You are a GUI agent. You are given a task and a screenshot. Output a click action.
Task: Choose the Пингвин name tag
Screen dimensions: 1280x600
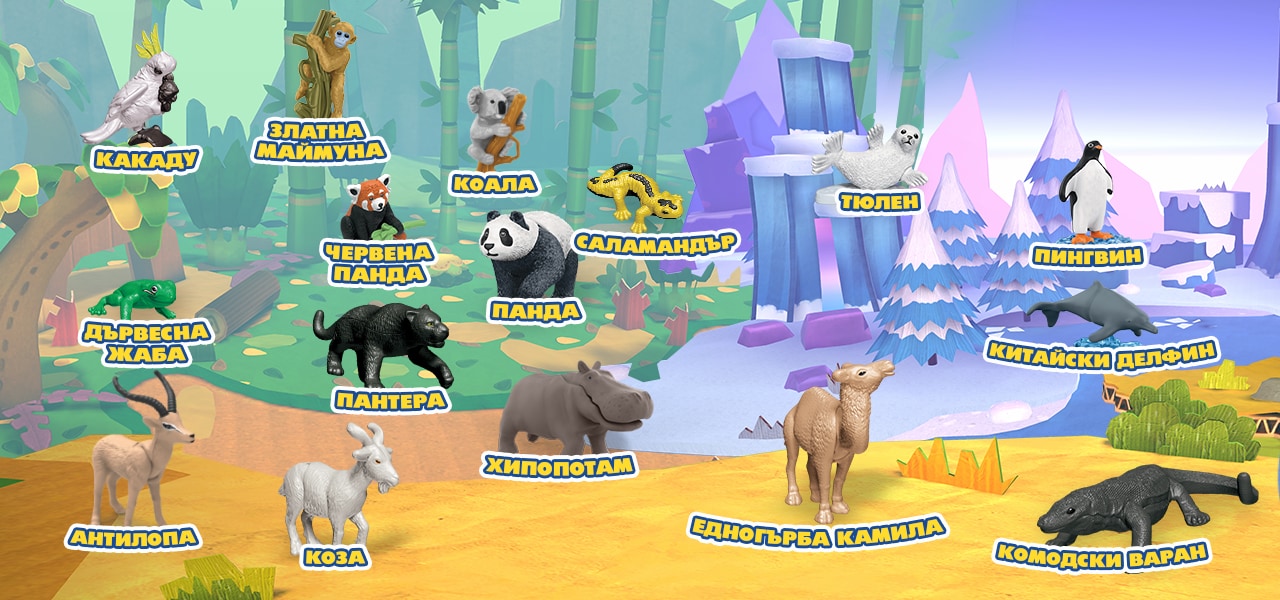tap(1086, 256)
